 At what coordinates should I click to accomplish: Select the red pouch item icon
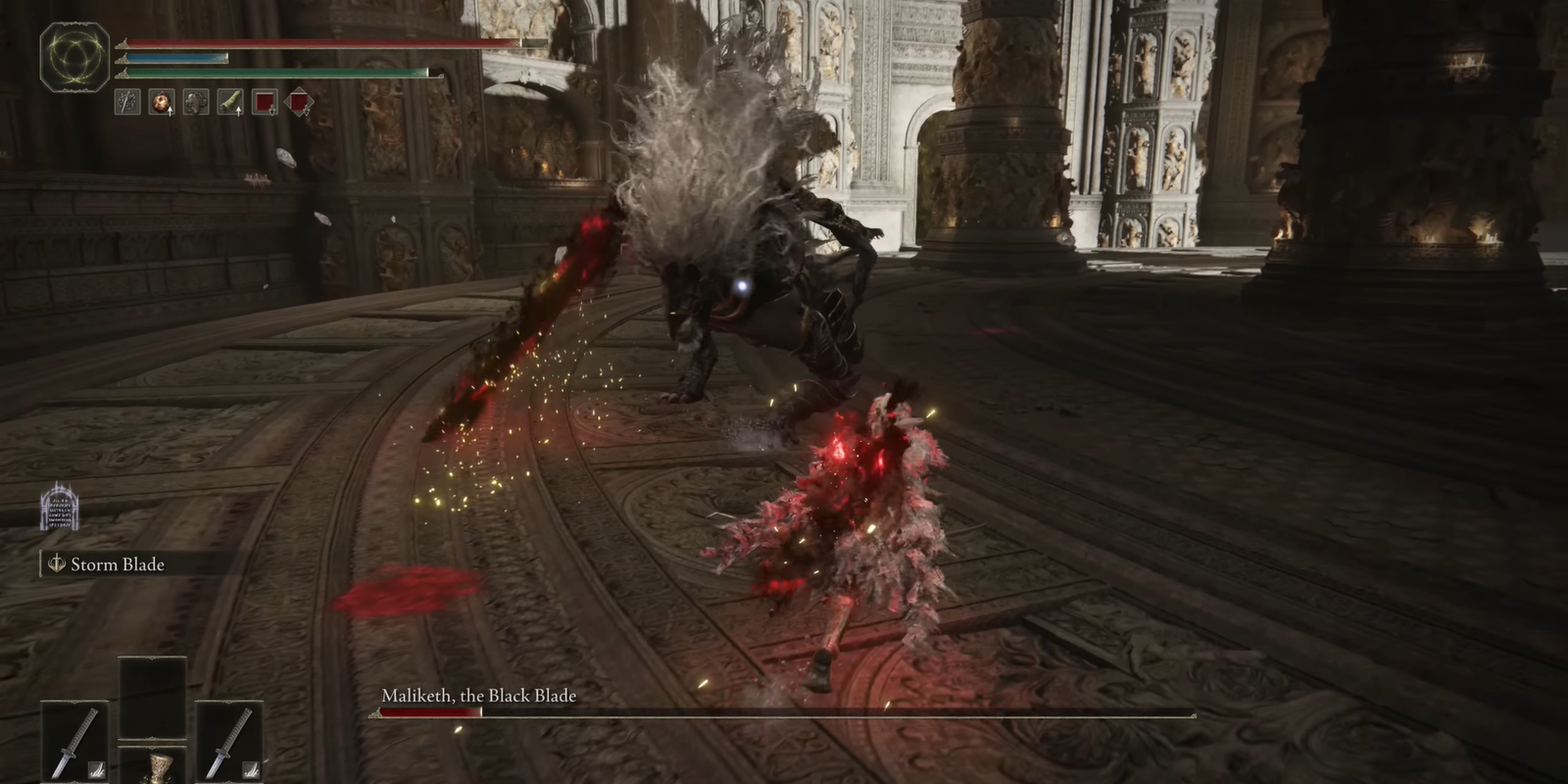(x=263, y=101)
